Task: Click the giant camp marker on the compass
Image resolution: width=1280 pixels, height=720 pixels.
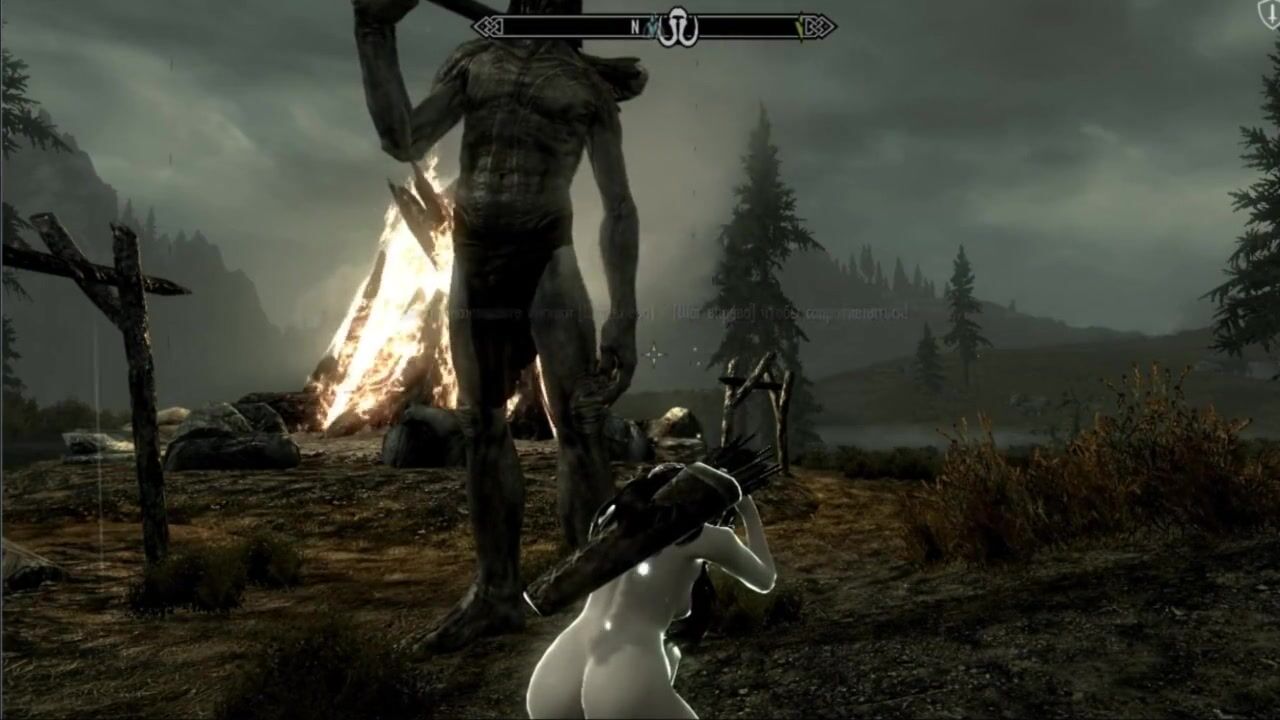Action: (677, 27)
